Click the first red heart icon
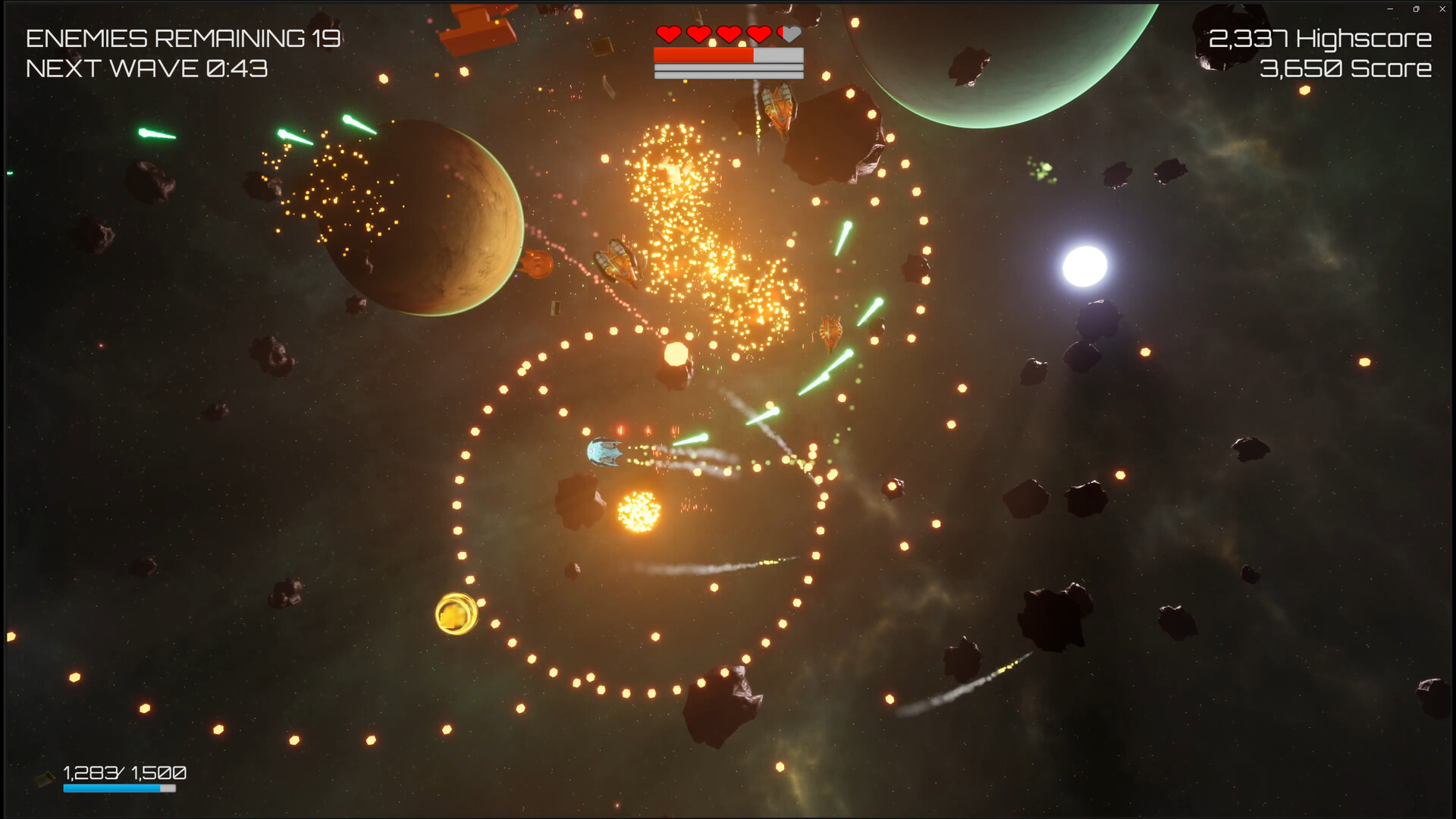The image size is (1456, 819). click(x=669, y=34)
